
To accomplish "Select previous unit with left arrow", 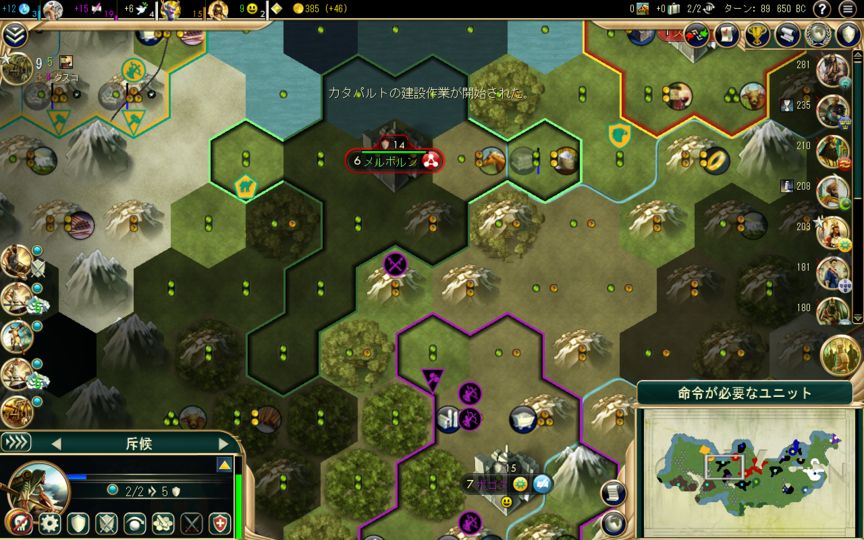I will coord(56,443).
